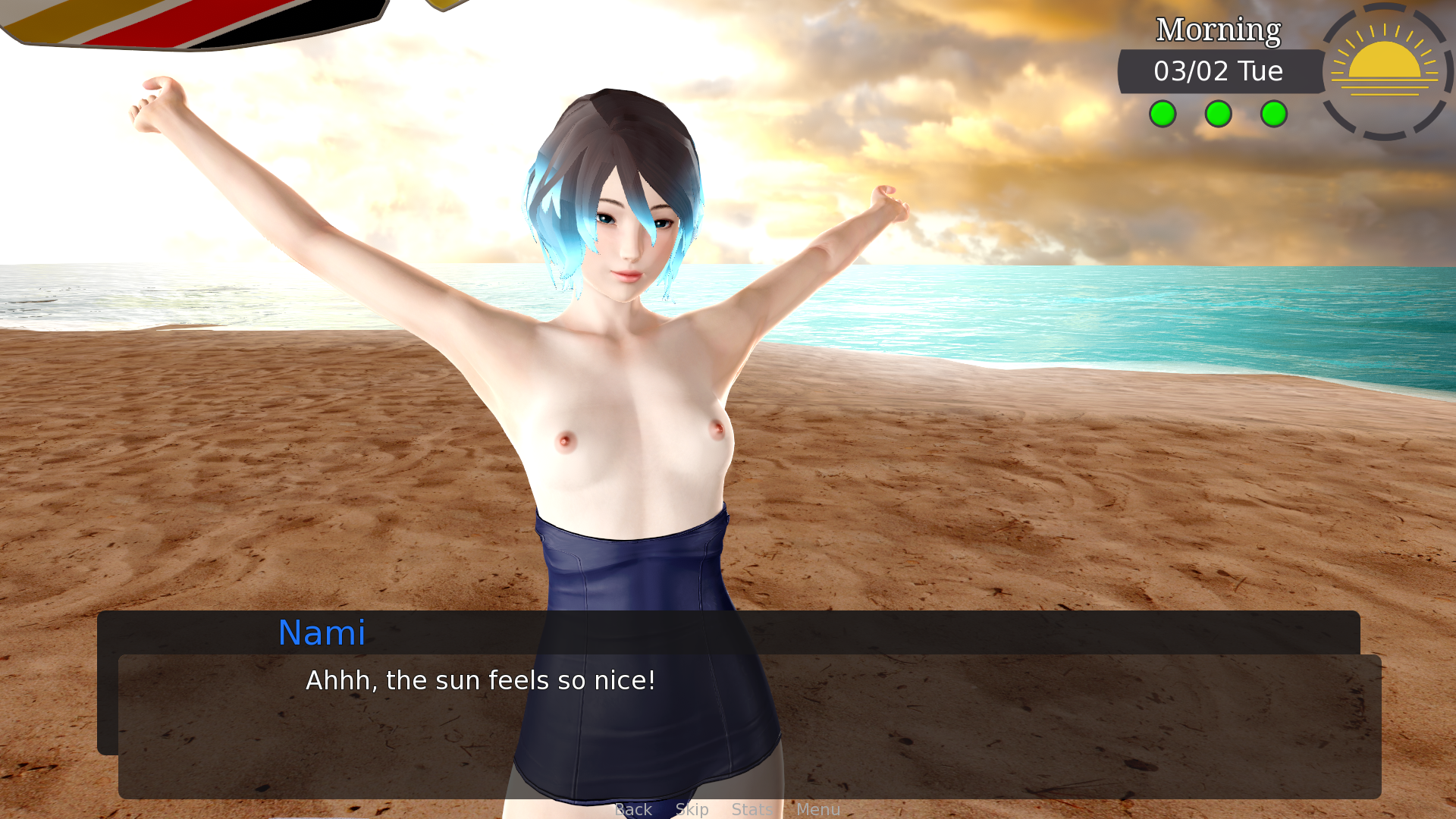1456x819 pixels.
Task: Open the Stats screen
Action: coord(752,810)
